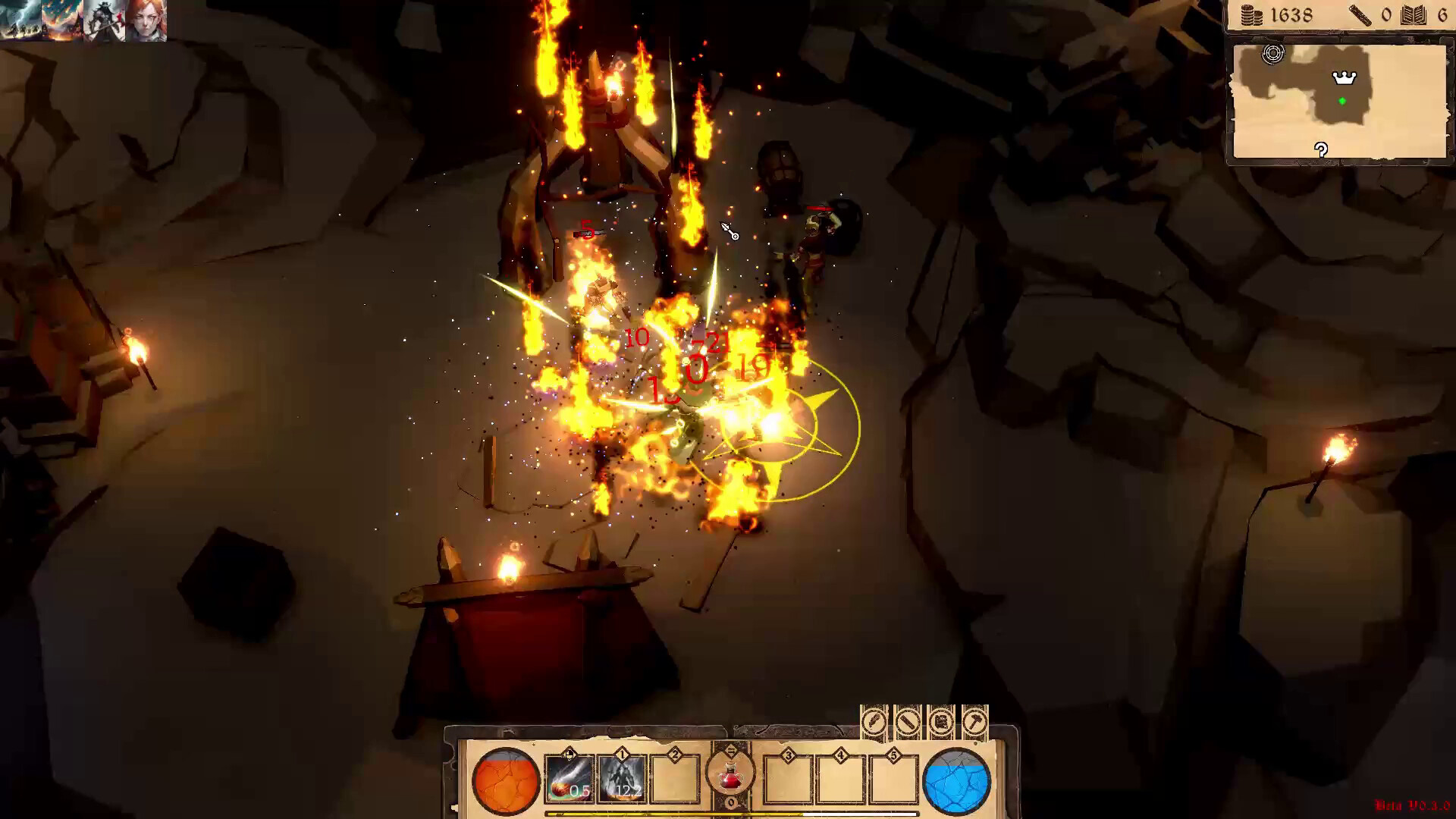Click the spiral portal marker on the minimap

point(1272,52)
